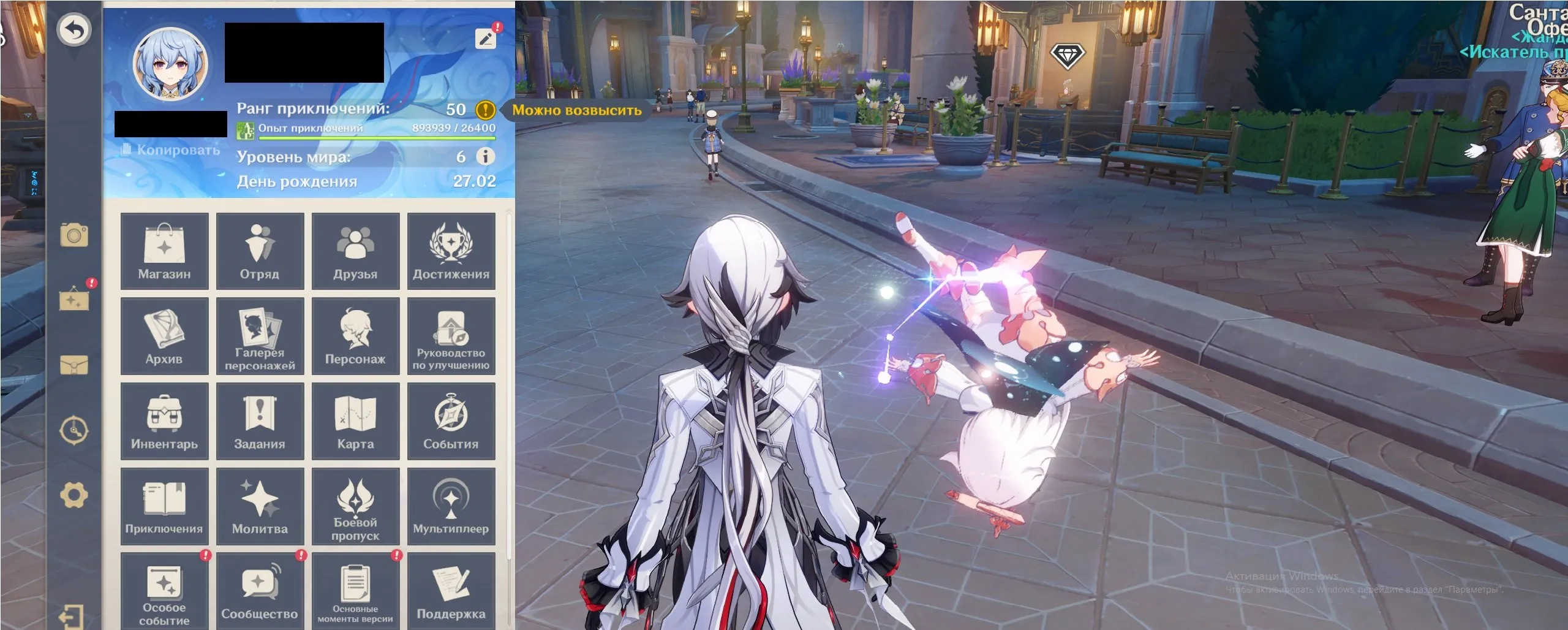Click the back arrow to close menu
The width and height of the screenshot is (1568, 630).
pos(74,30)
